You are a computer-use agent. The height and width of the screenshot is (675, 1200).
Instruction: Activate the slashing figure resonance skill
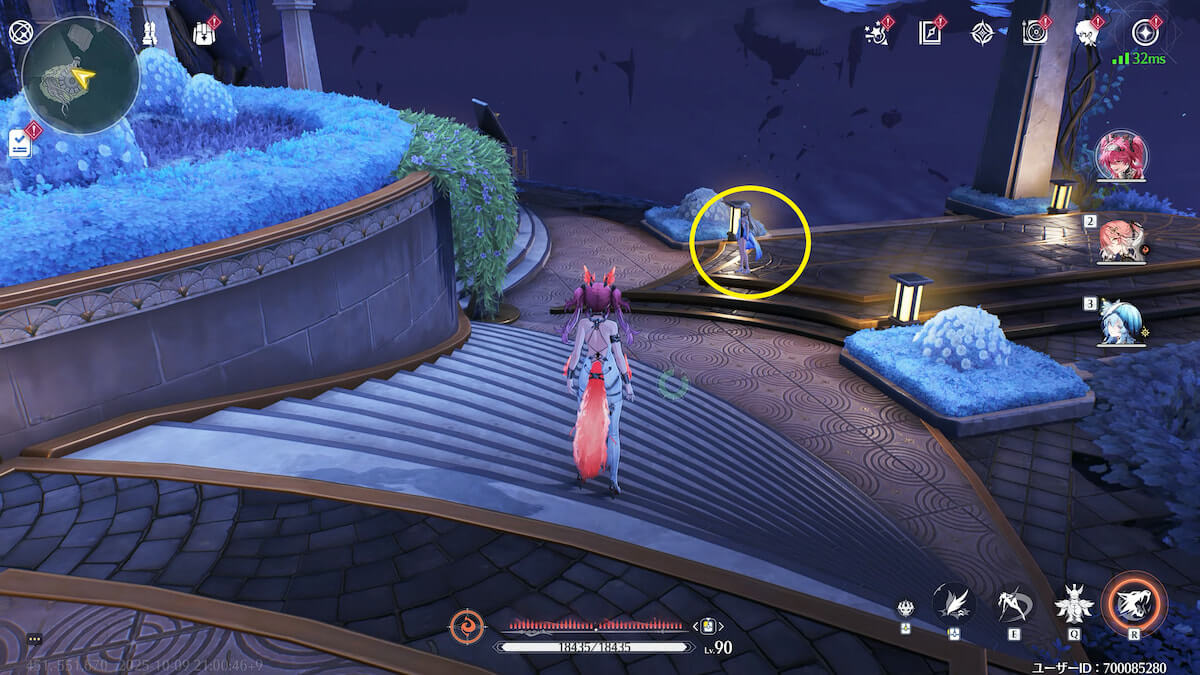click(1015, 603)
